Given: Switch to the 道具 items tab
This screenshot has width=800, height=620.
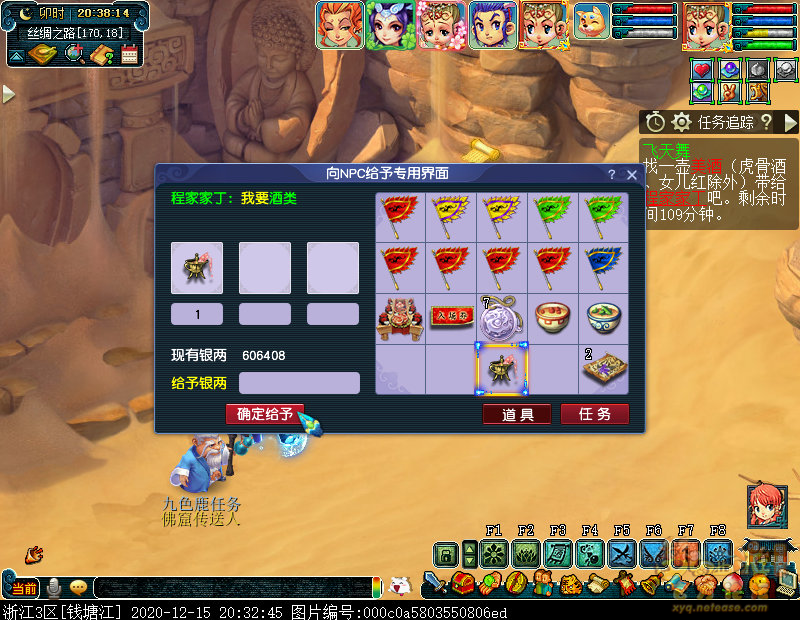Looking at the screenshot, I should [517, 414].
